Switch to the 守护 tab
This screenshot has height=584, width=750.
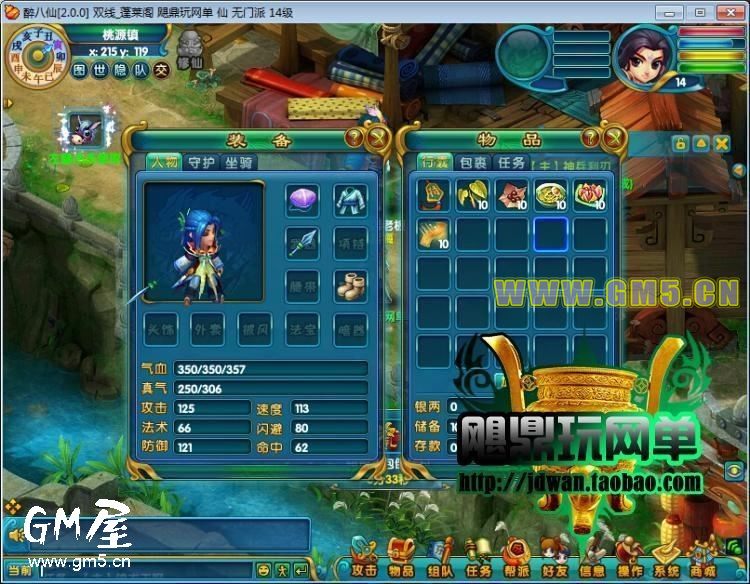(201, 163)
